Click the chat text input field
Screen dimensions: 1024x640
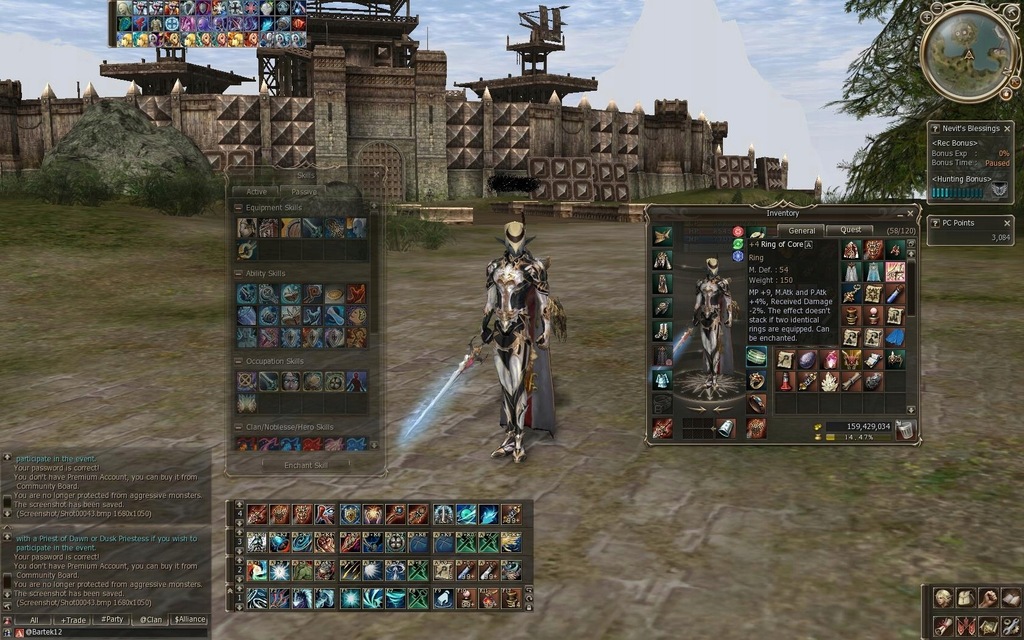(110, 633)
